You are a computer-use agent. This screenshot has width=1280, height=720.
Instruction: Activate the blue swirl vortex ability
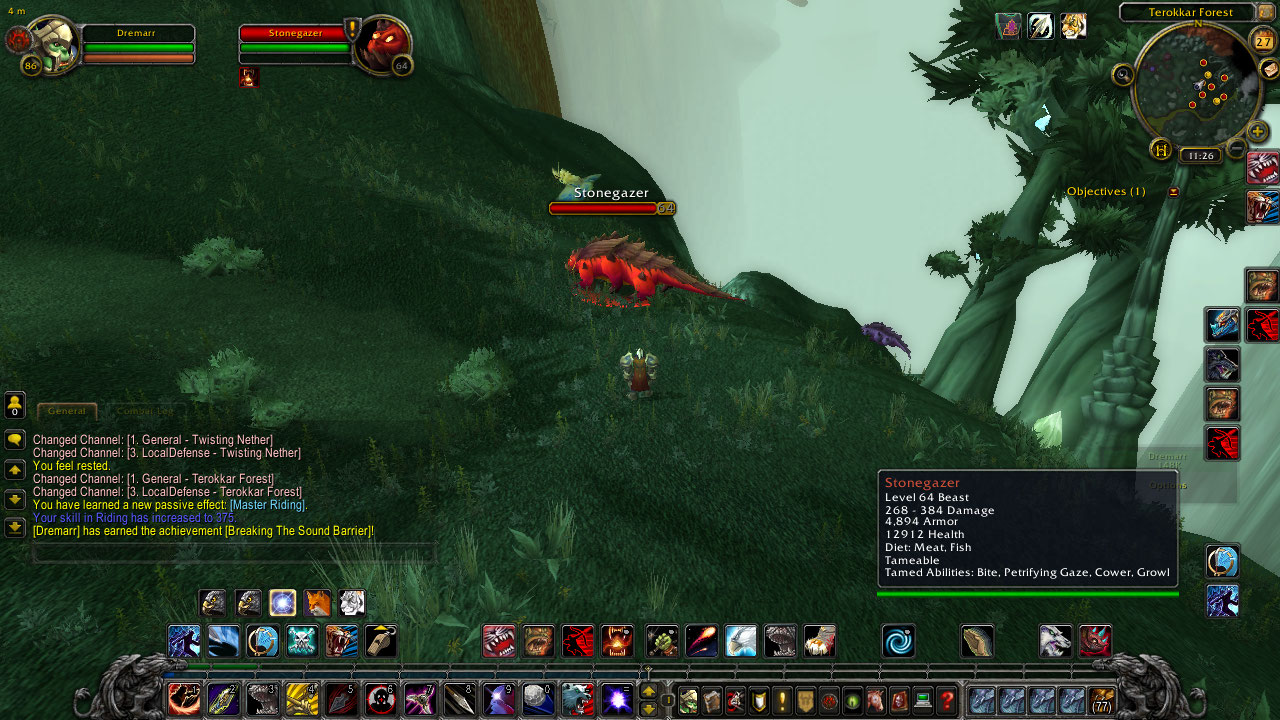(x=898, y=641)
